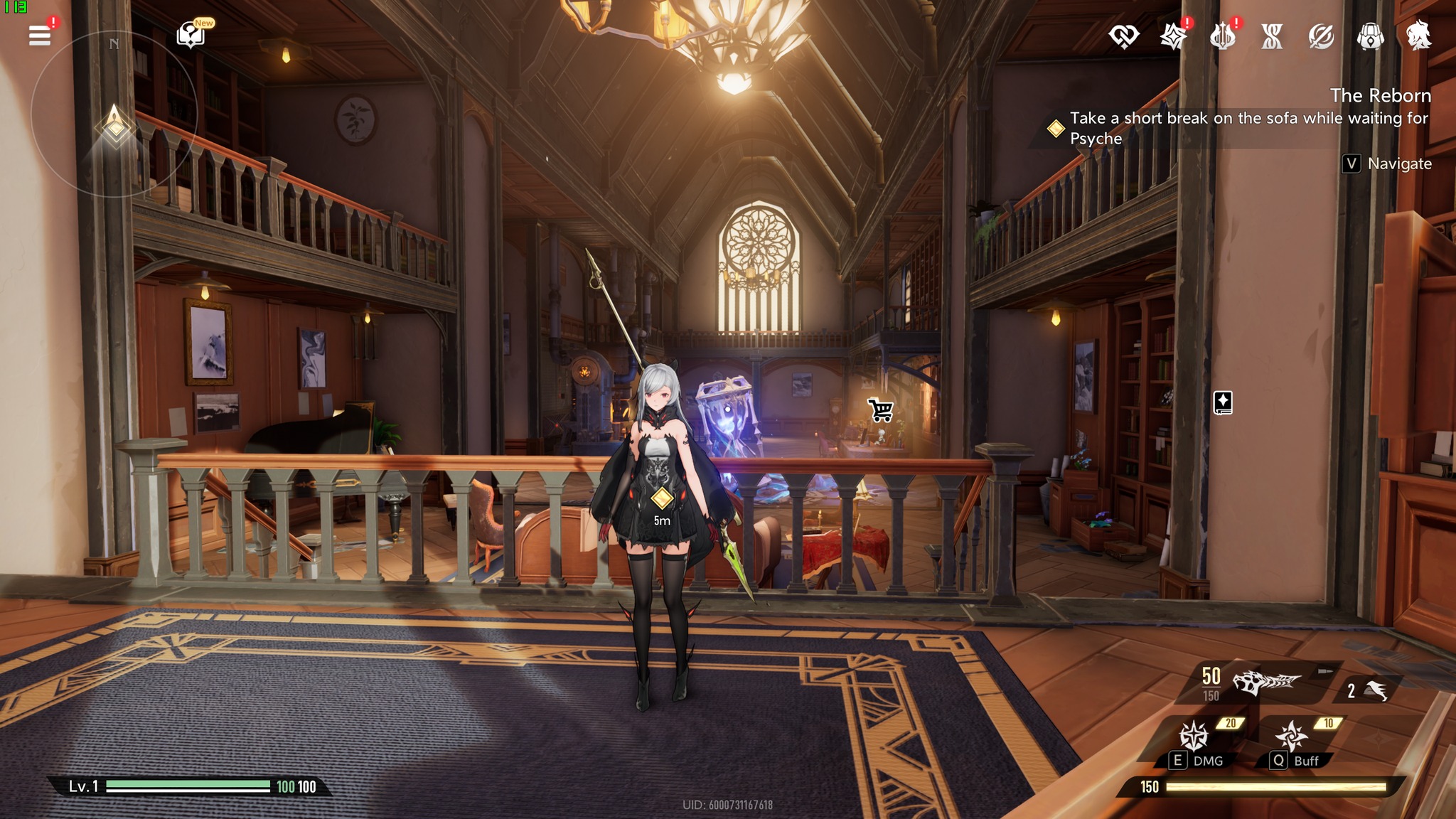
Task: Open the hamburger main menu
Action: tap(40, 36)
